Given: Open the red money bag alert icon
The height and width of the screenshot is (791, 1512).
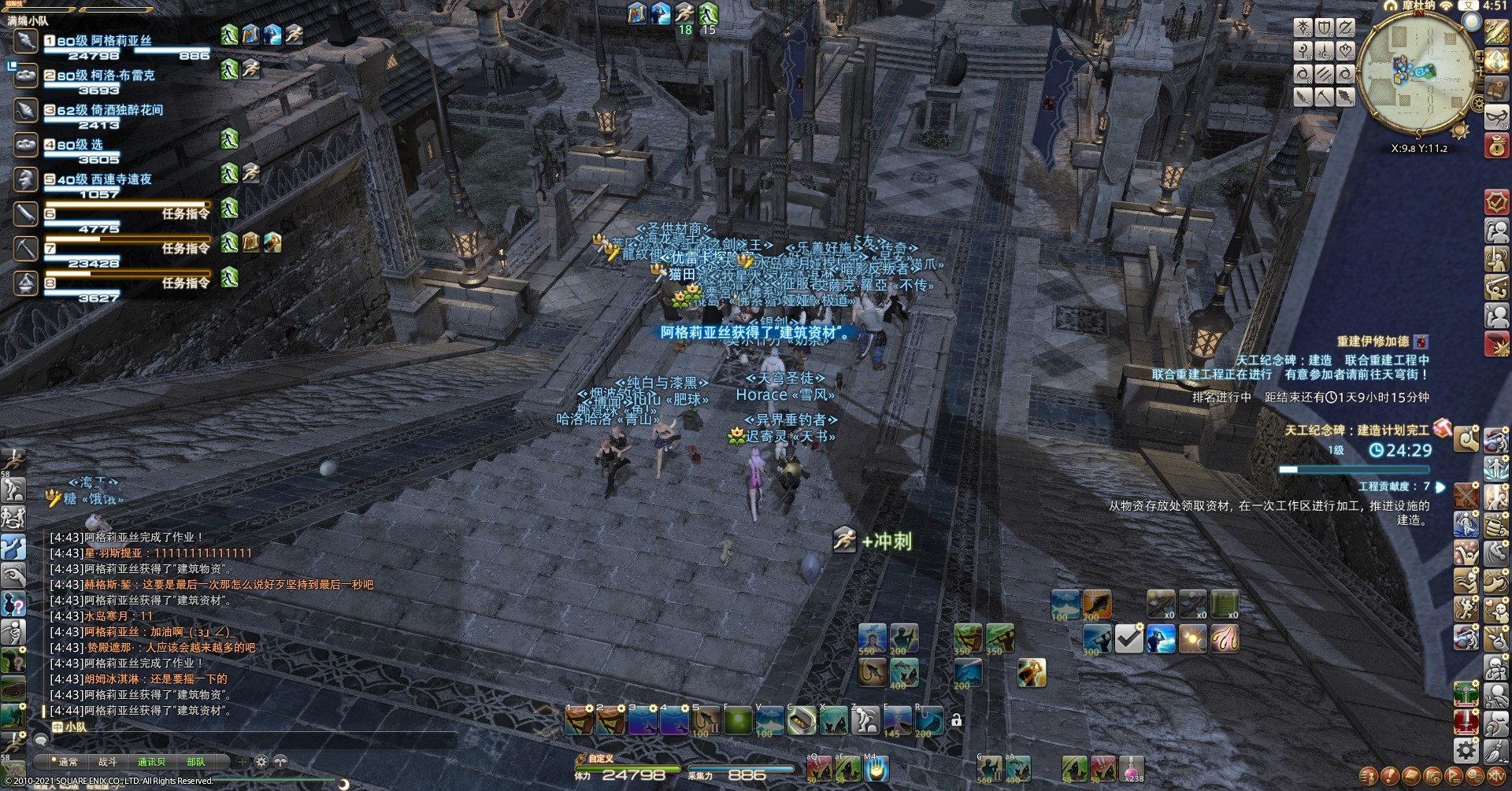Looking at the screenshot, I should coord(1496,146).
